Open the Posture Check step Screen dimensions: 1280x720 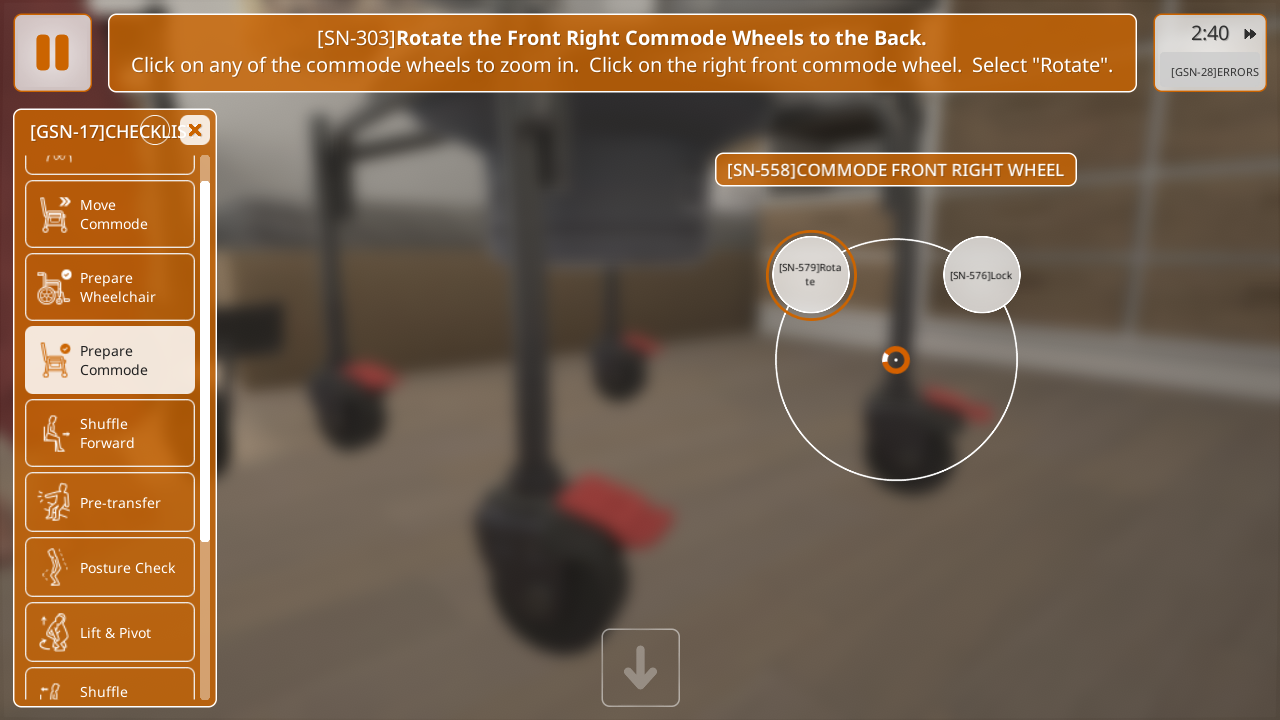tap(110, 567)
